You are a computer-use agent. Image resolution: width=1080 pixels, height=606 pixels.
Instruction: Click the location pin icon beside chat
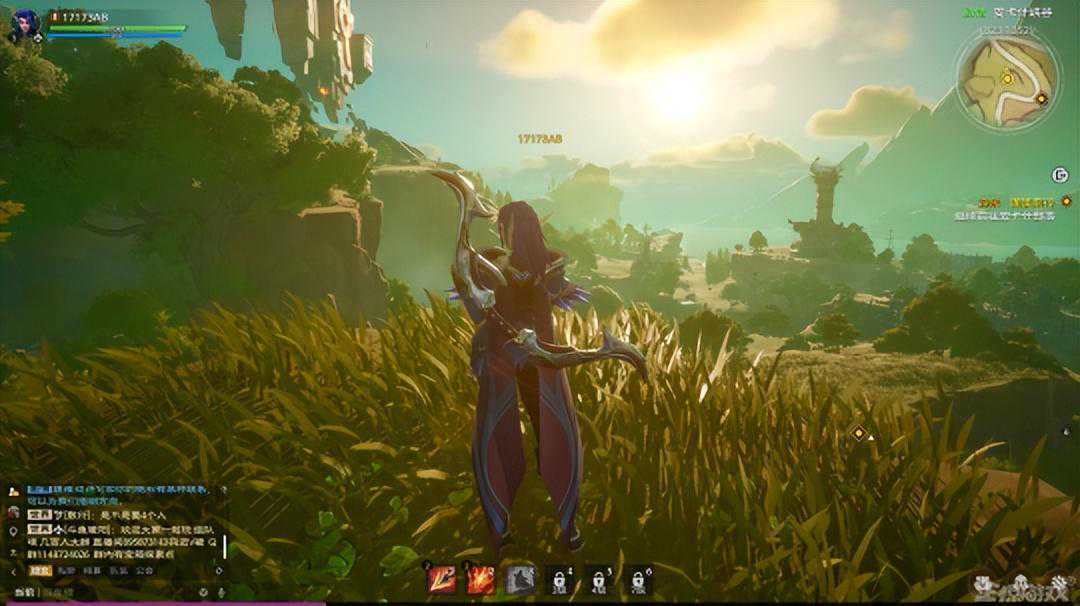click(13, 531)
